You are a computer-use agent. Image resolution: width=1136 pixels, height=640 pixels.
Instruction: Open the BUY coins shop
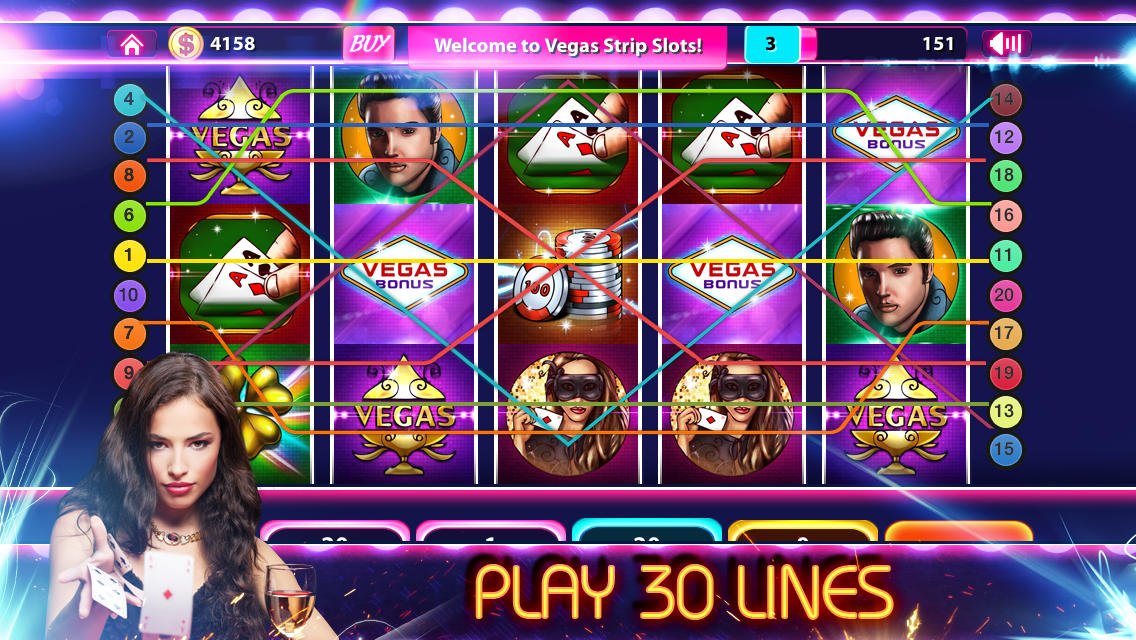click(368, 44)
